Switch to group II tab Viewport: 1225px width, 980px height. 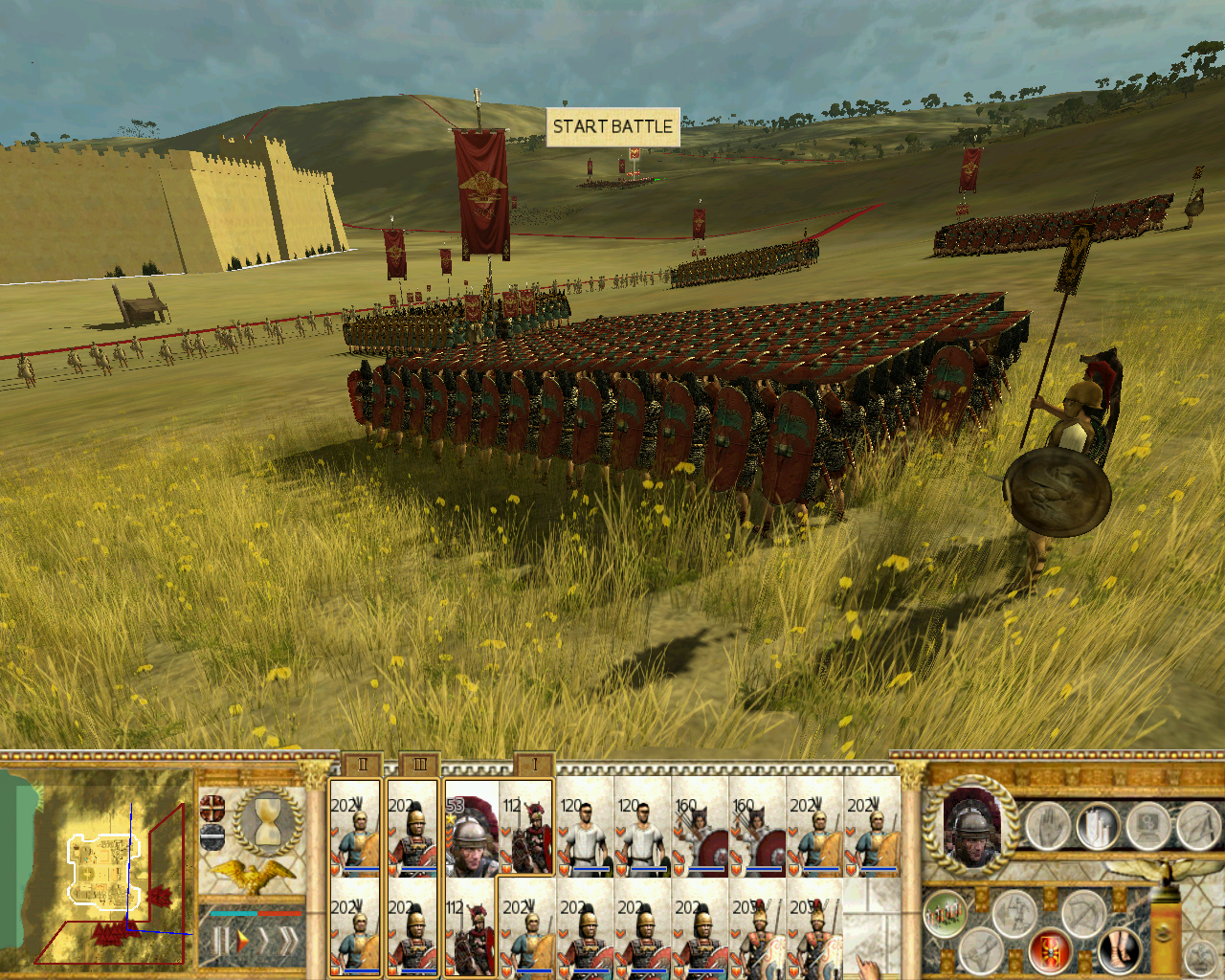(363, 764)
